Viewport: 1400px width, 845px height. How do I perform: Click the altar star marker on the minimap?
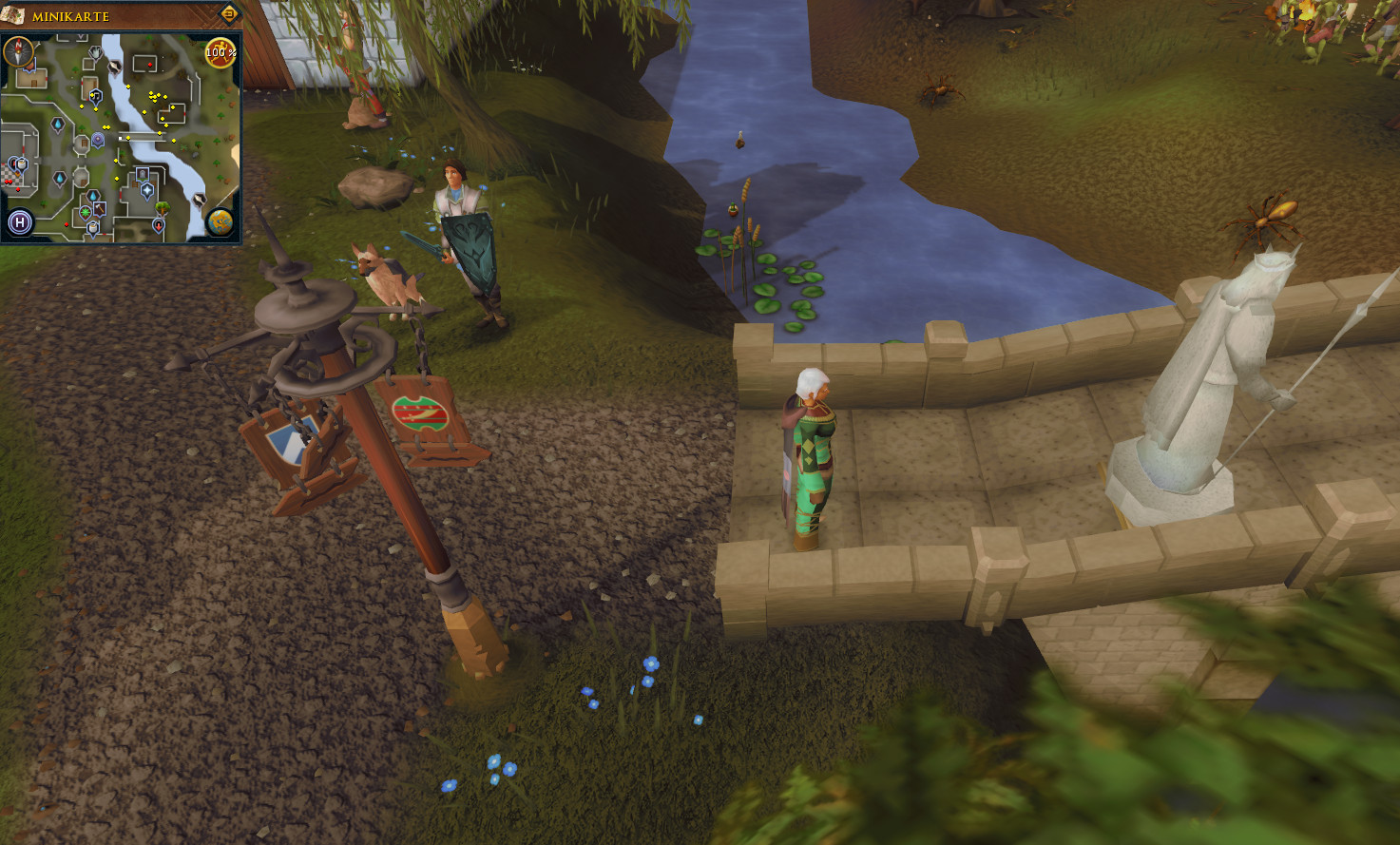[x=147, y=190]
